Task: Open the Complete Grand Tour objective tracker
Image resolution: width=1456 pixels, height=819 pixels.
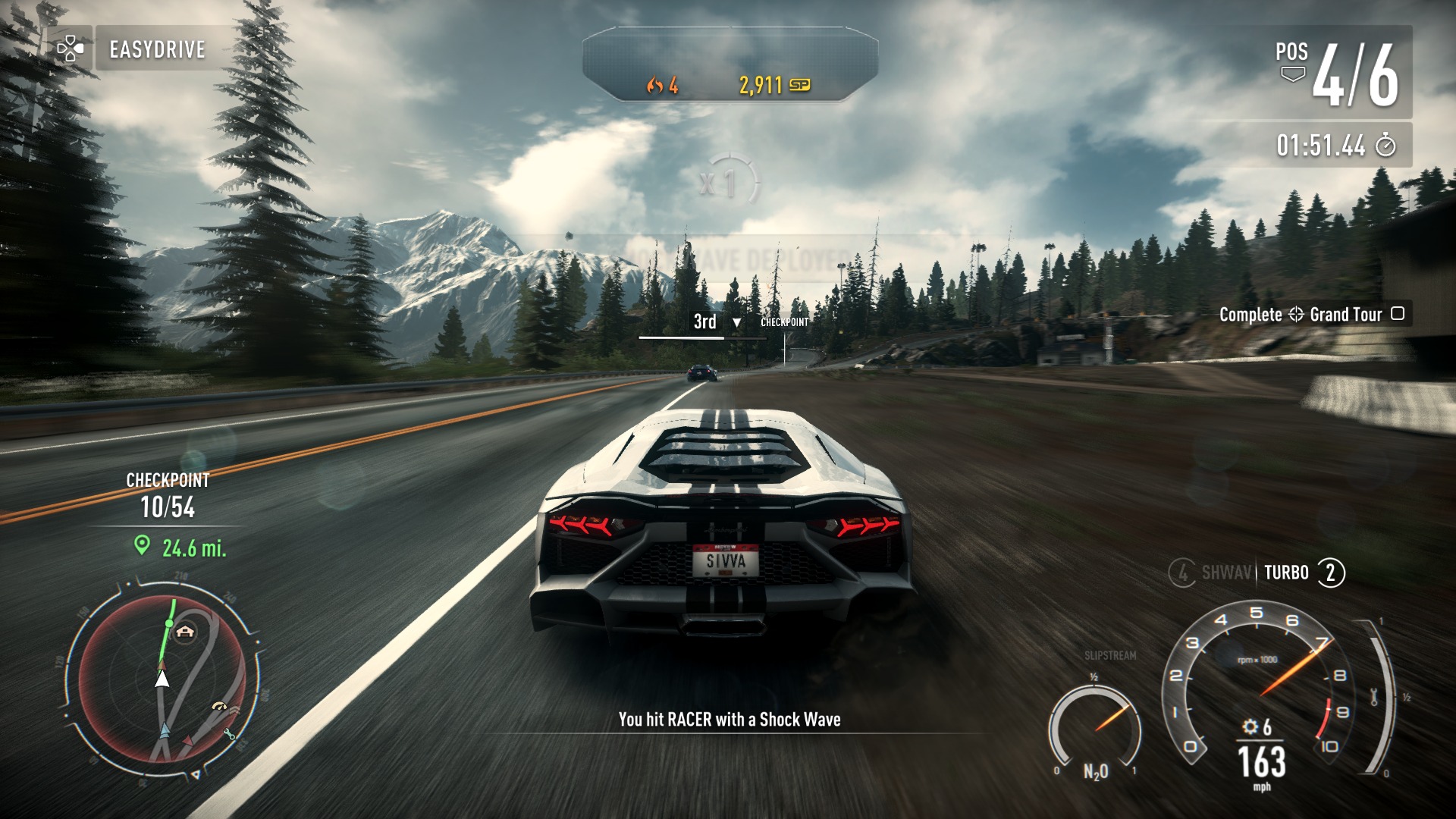Action: click(1311, 314)
